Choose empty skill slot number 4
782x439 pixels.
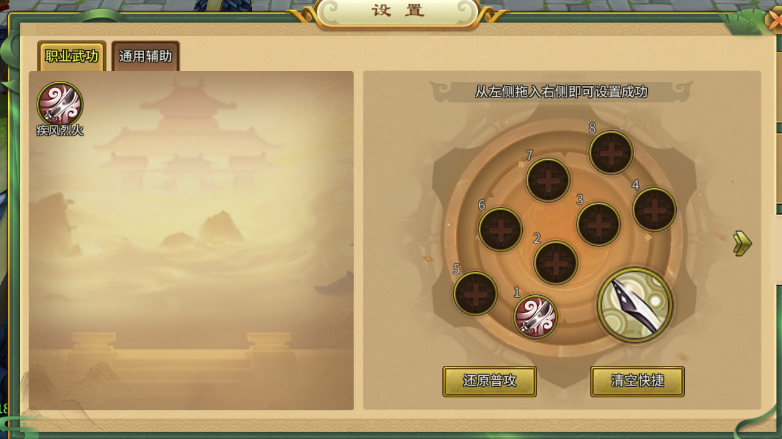coord(654,209)
